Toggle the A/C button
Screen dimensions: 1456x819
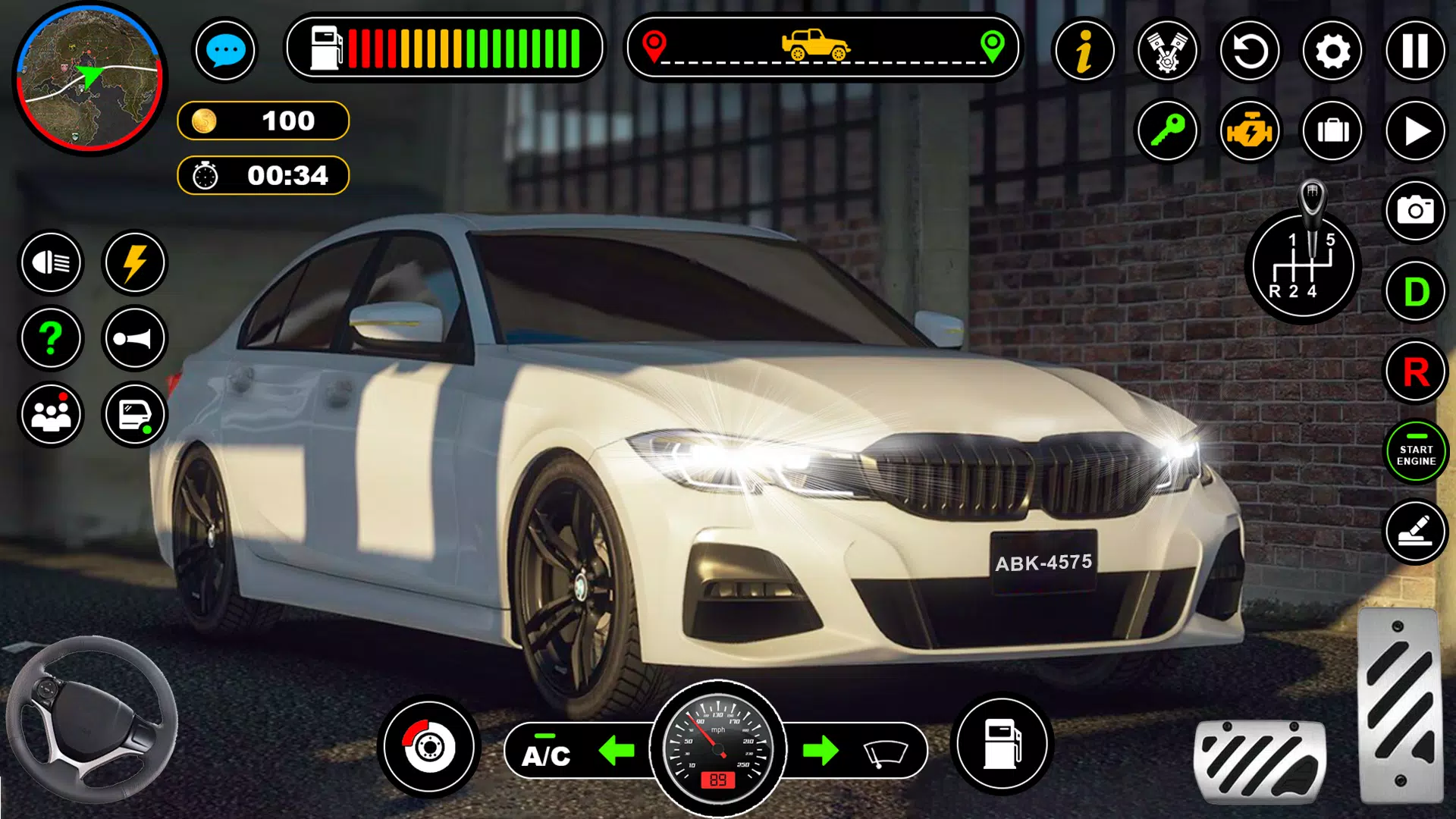[546, 752]
